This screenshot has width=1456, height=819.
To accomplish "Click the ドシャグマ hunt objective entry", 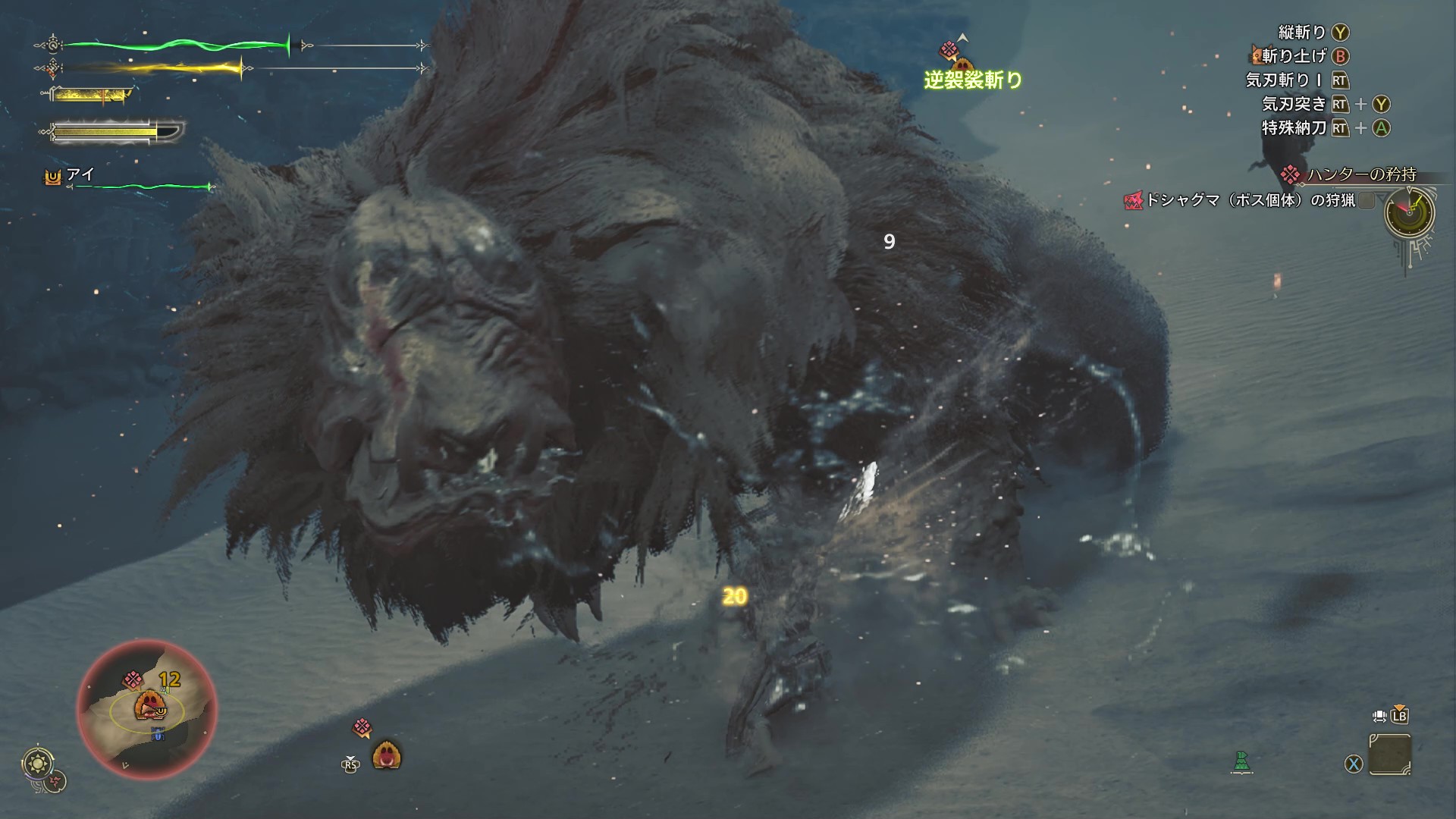I will click(1250, 200).
